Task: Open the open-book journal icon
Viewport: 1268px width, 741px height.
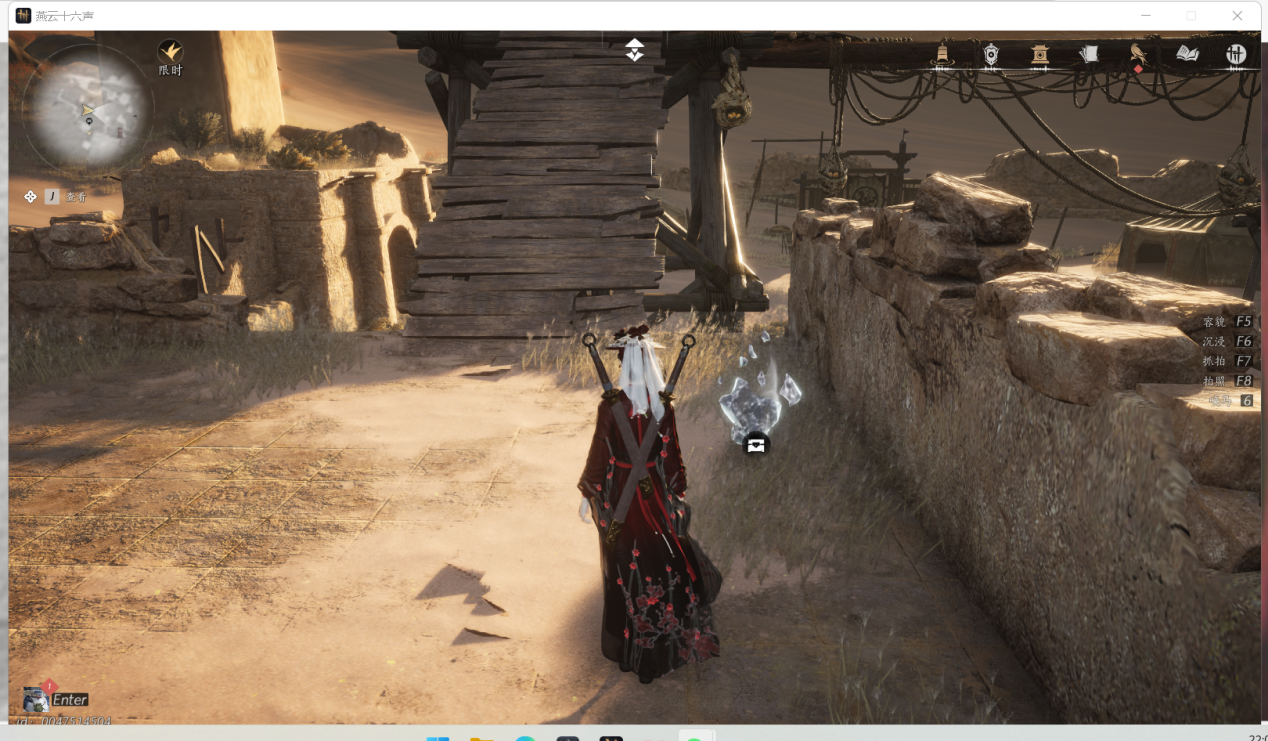Action: 1187,54
